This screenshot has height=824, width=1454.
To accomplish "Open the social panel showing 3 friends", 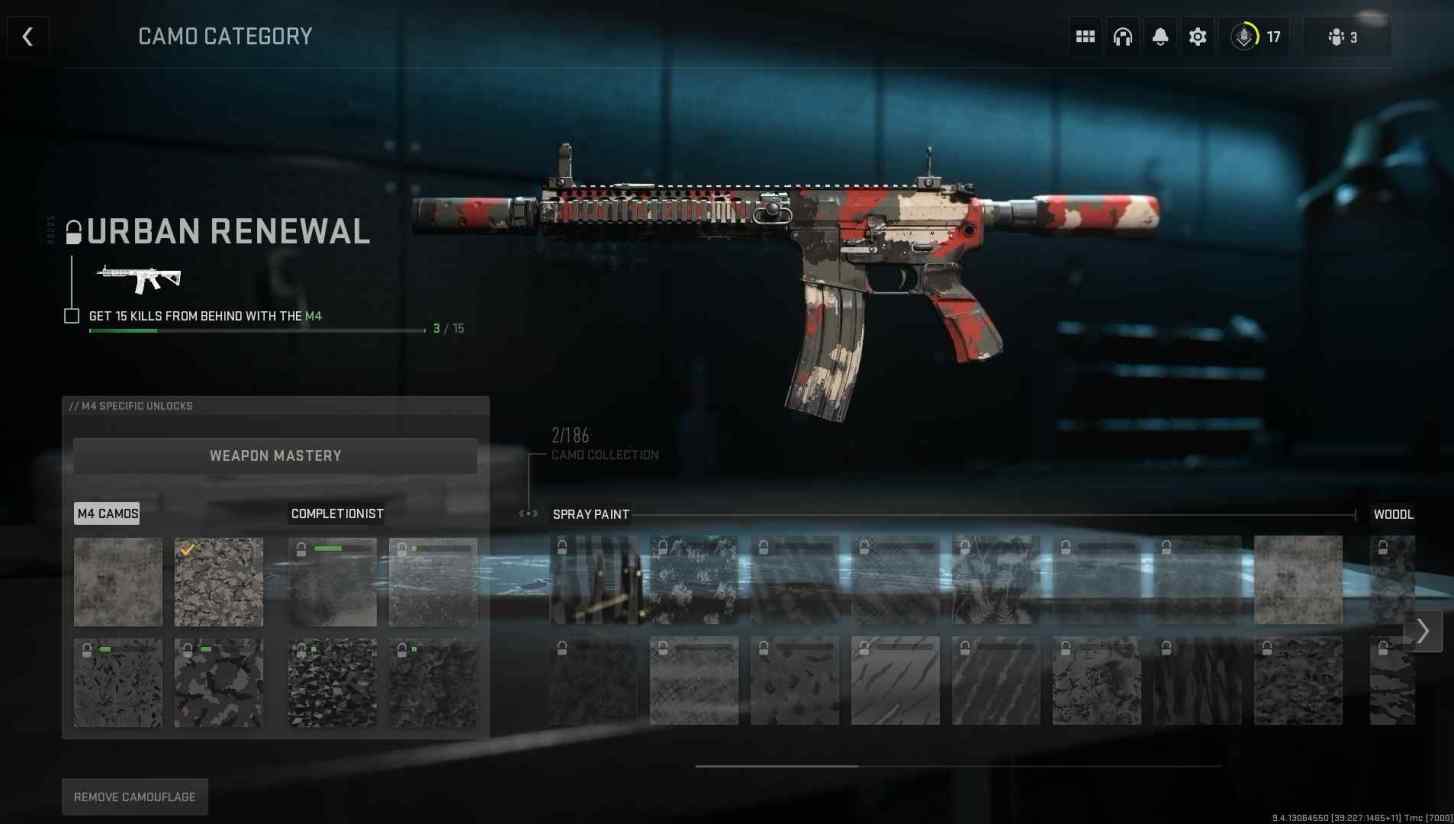I will [1341, 37].
